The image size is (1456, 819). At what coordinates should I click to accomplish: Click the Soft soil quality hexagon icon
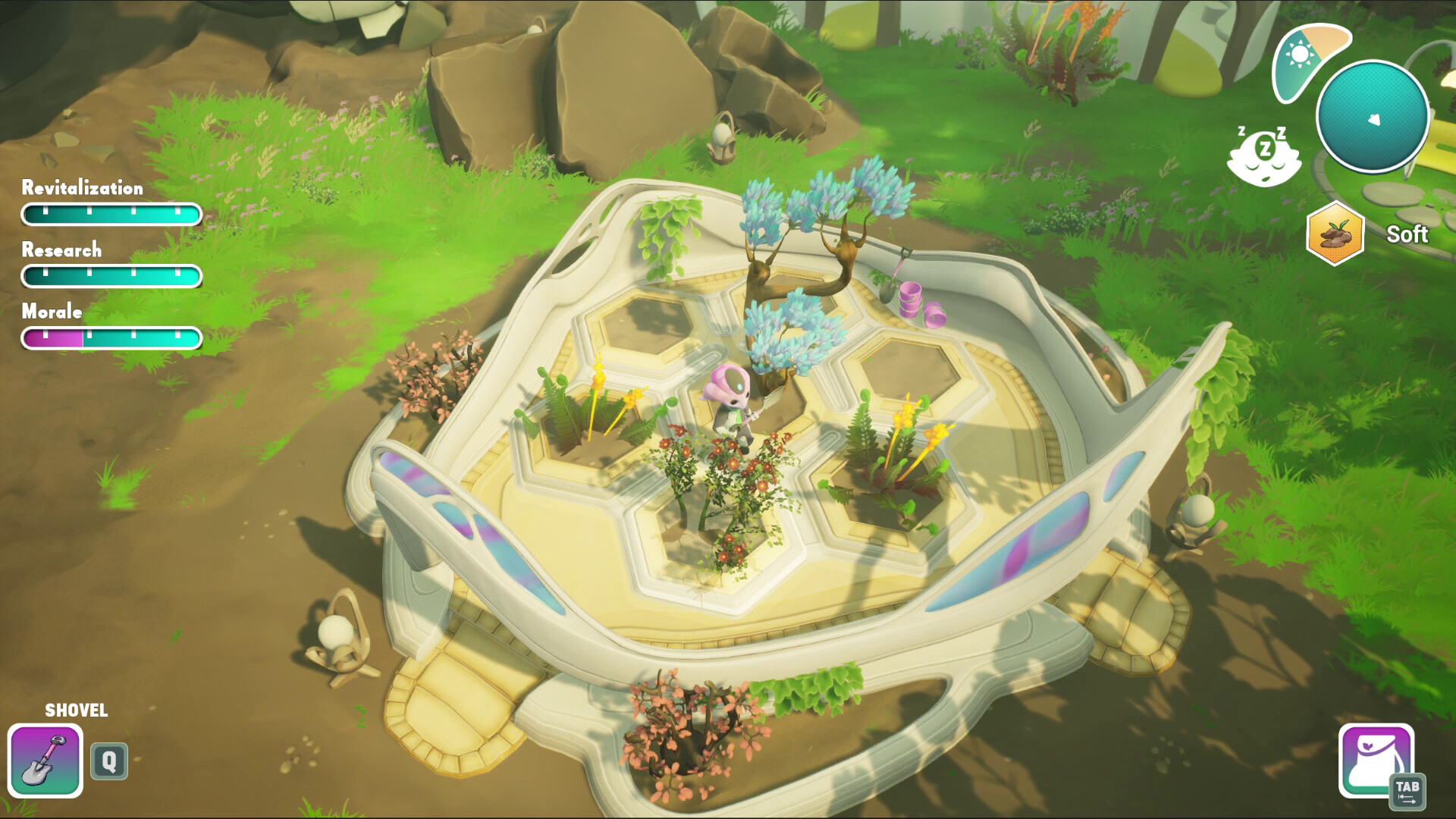1336,234
